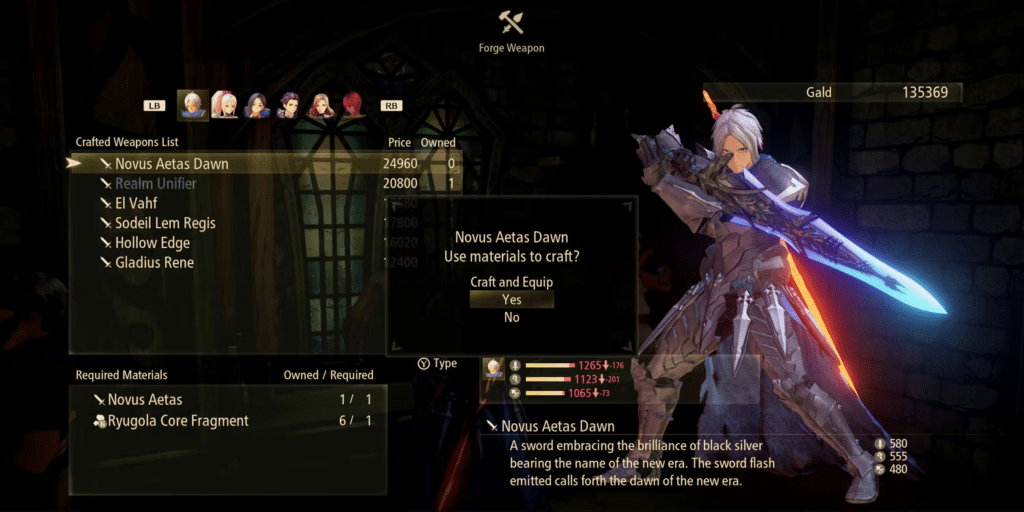Select Novus Aetas Dawn in weapons list

click(172, 164)
